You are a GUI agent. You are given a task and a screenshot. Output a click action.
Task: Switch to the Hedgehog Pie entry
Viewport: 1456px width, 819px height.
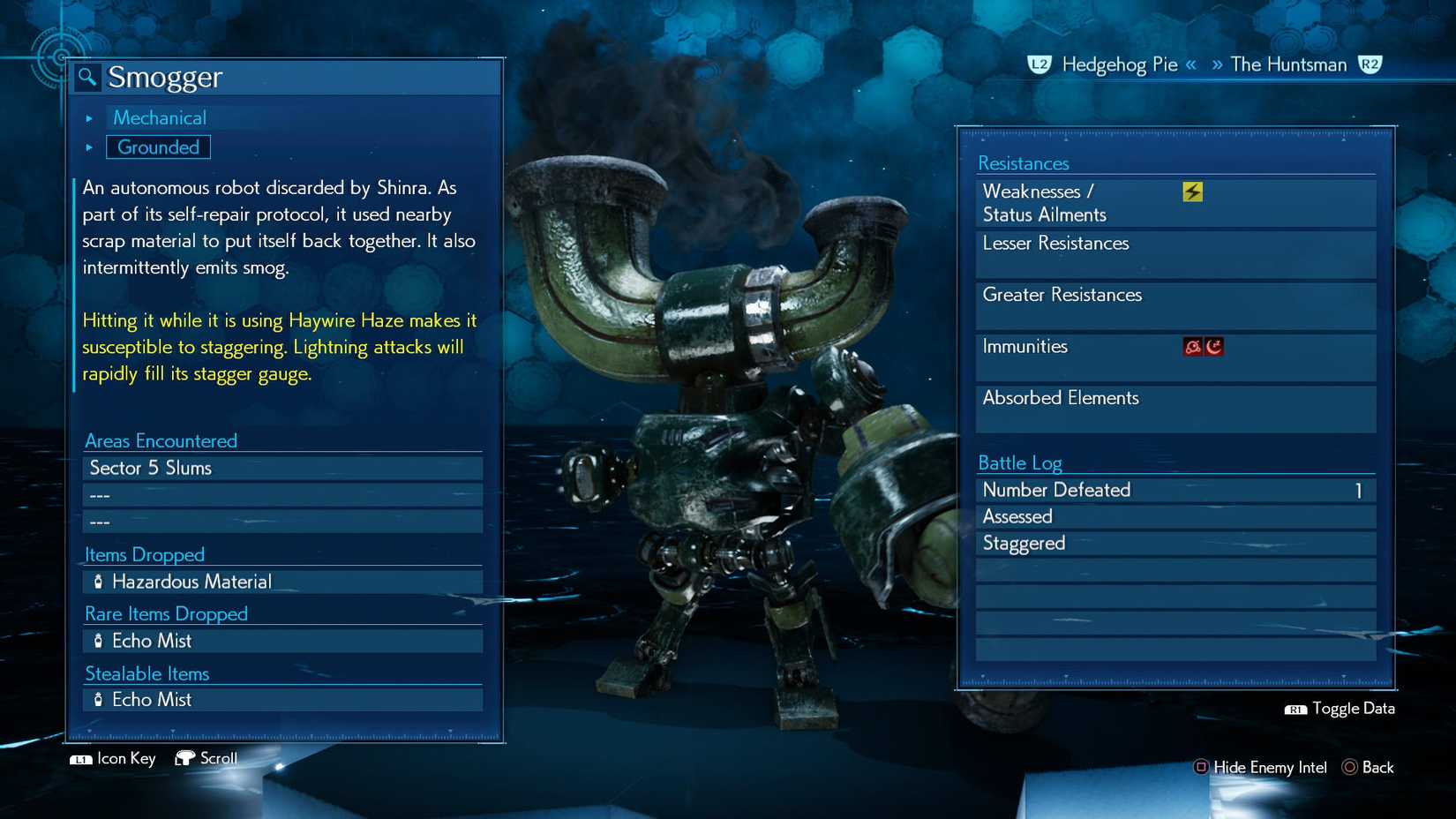point(1119,64)
